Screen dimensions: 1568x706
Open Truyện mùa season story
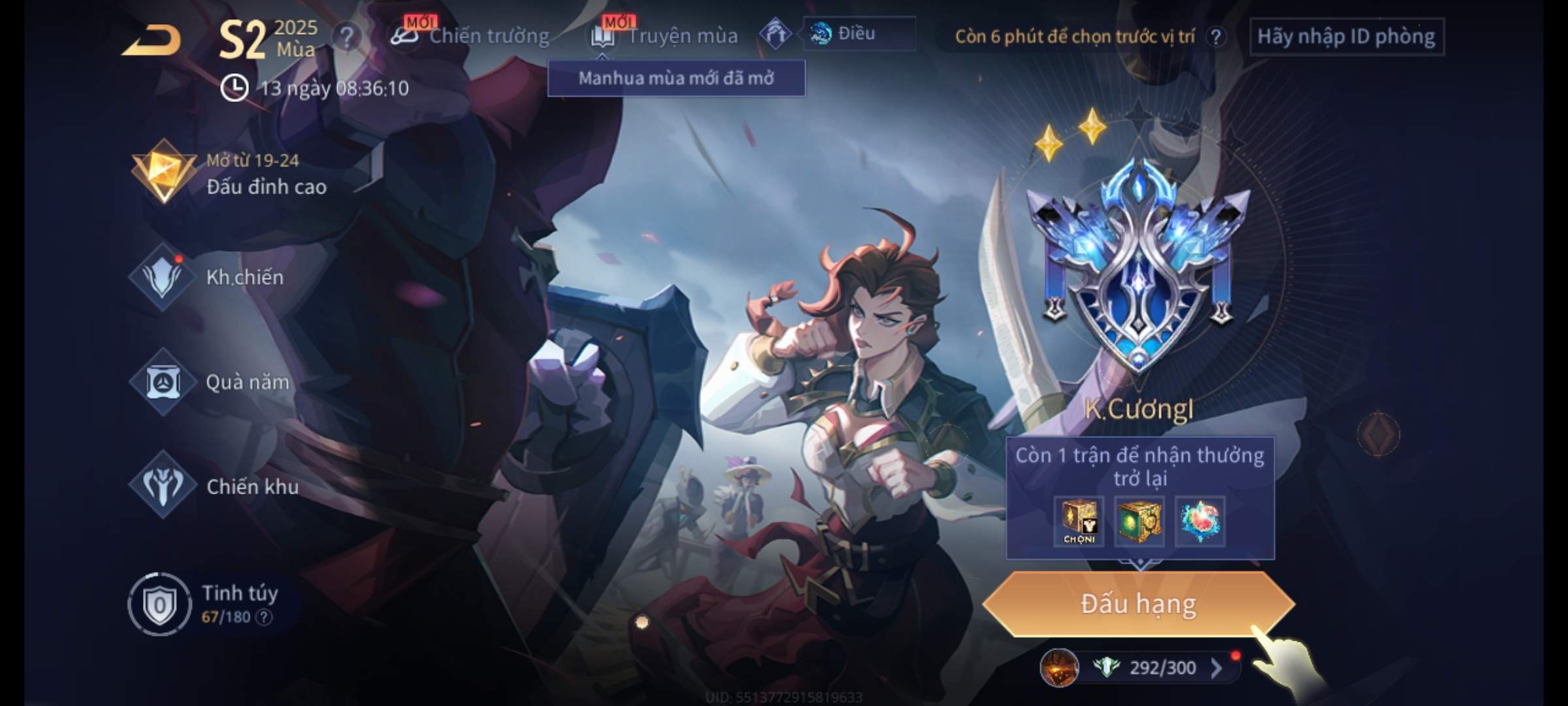[666, 36]
